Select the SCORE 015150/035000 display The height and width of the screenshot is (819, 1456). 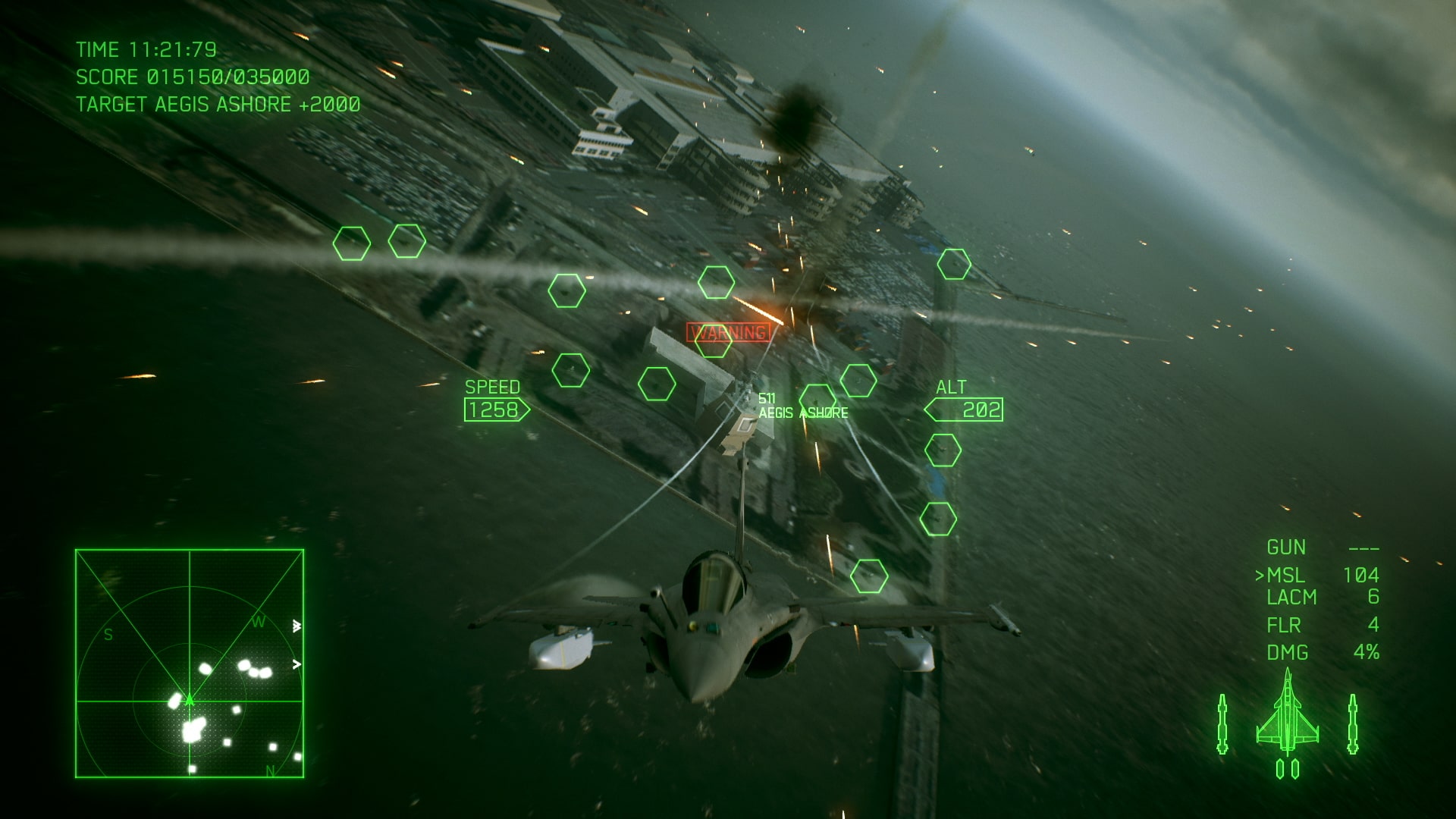[x=191, y=78]
